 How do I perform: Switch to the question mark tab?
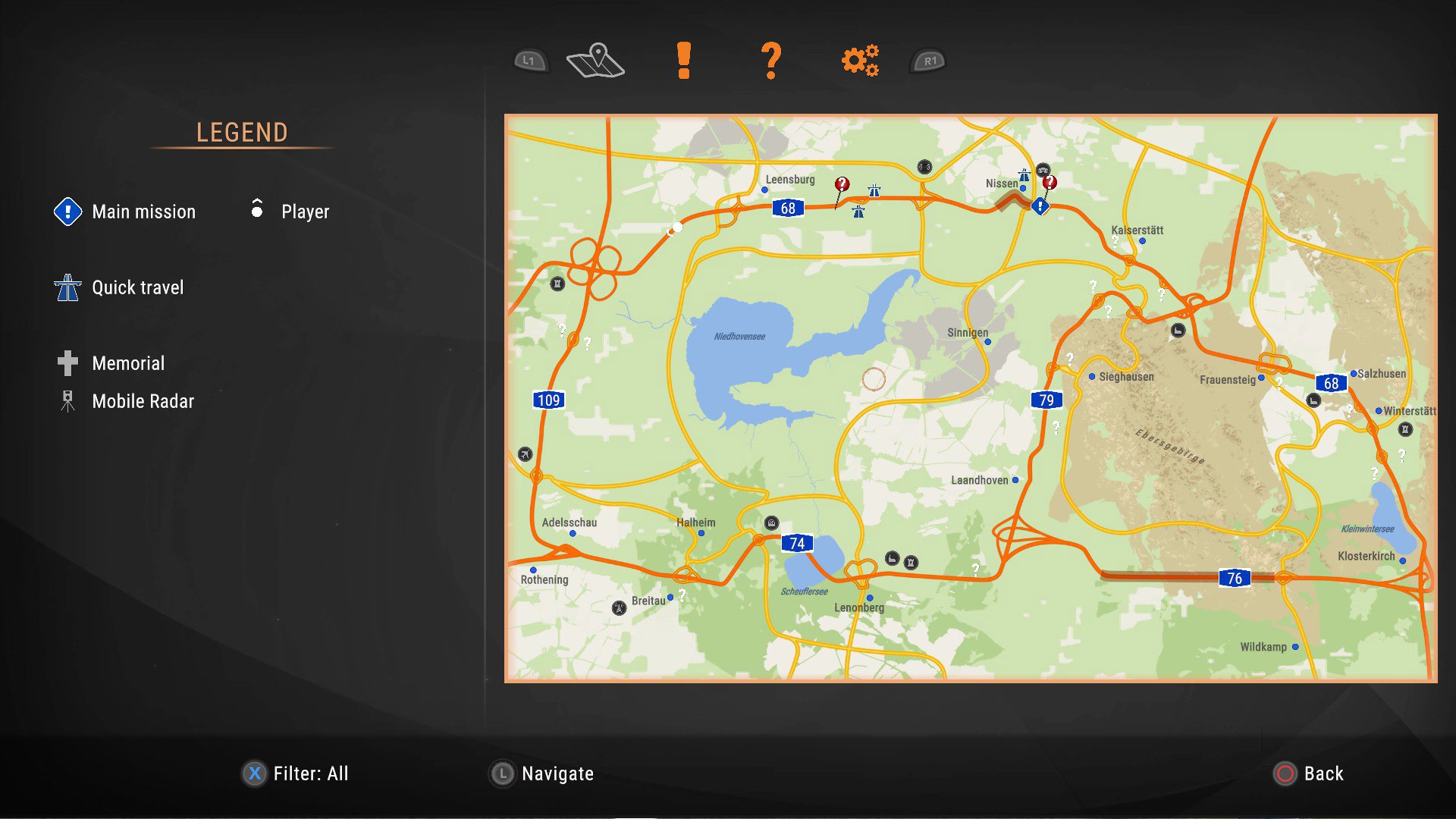(771, 60)
